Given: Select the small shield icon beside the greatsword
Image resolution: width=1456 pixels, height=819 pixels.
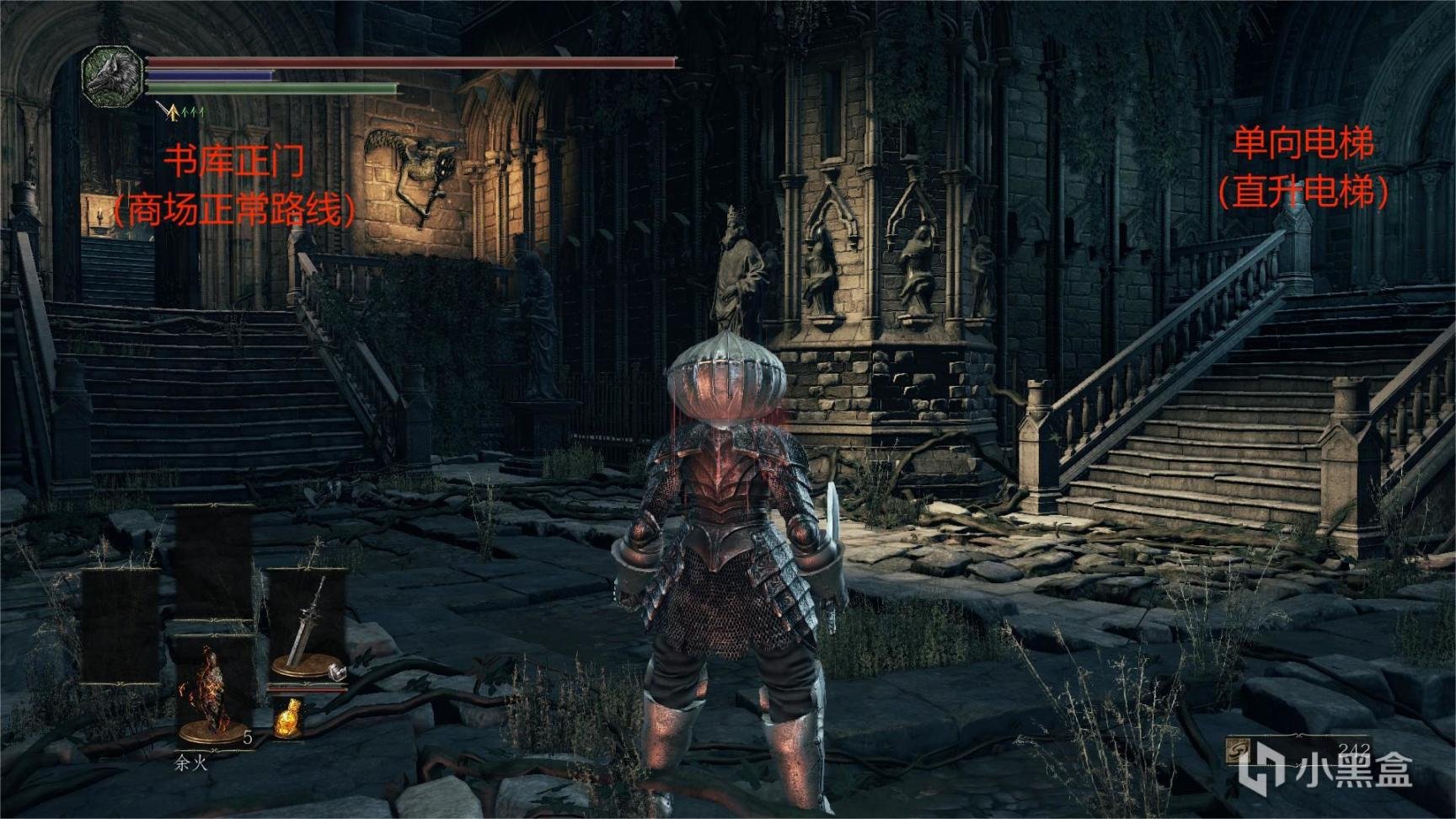Looking at the screenshot, I should click(337, 672).
